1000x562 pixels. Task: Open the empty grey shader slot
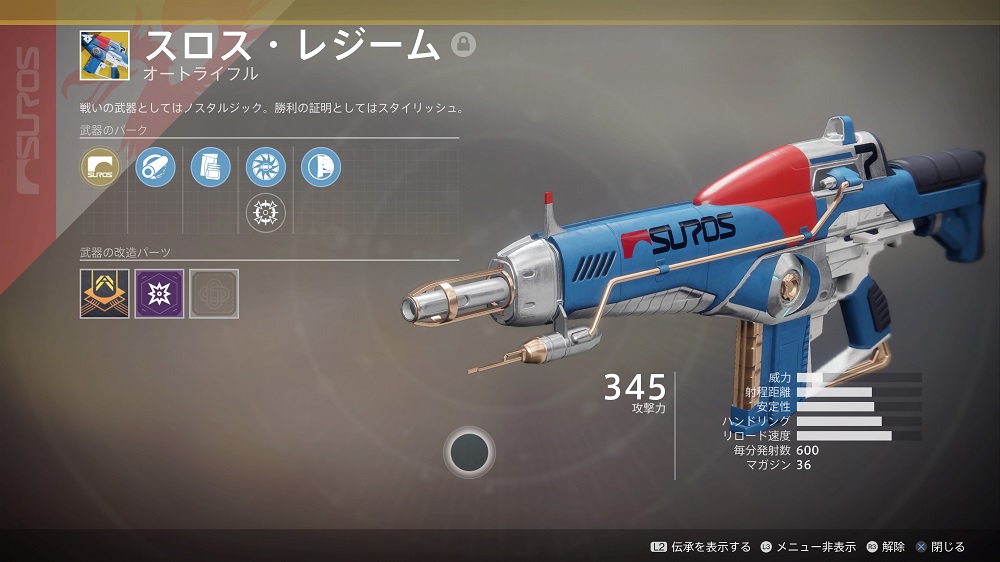tap(214, 293)
